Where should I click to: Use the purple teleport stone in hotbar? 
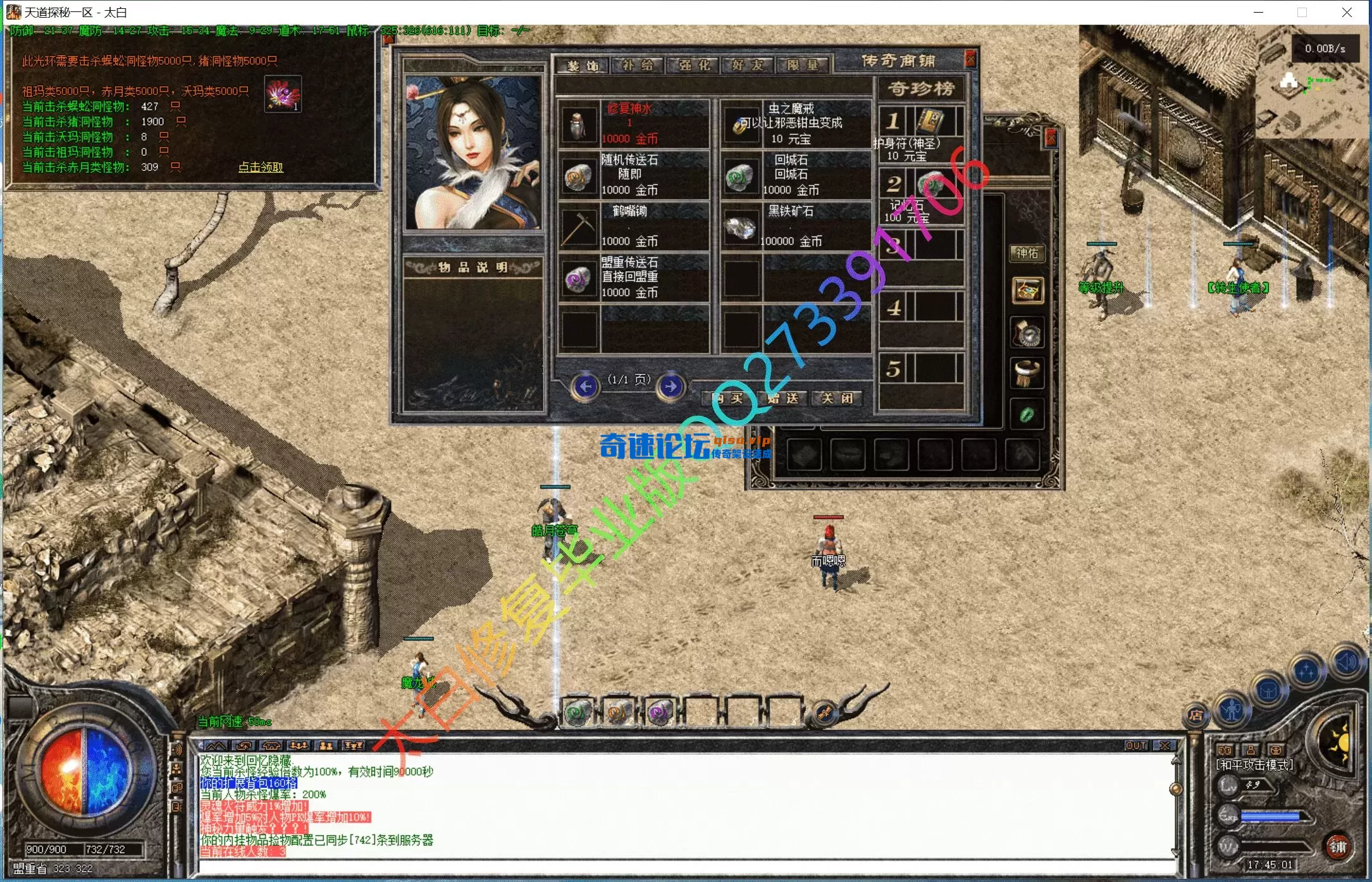click(x=659, y=712)
